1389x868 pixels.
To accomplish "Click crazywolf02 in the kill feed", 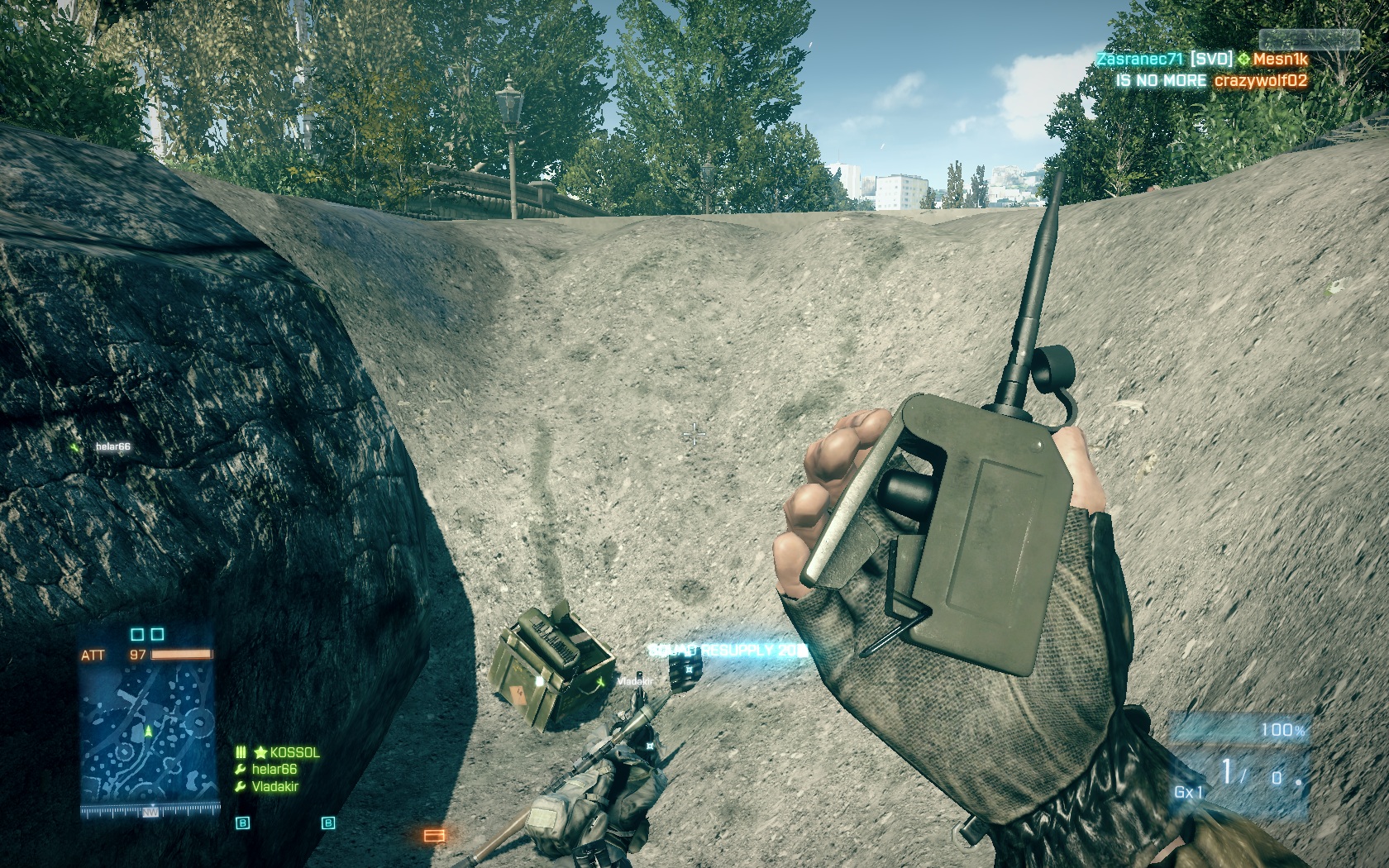I will pyautogui.click(x=1260, y=81).
